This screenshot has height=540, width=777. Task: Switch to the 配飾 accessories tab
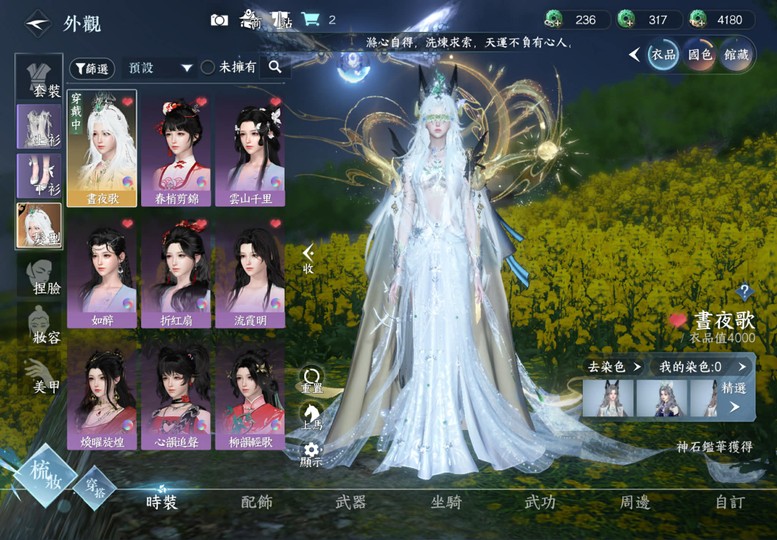pyautogui.click(x=256, y=502)
